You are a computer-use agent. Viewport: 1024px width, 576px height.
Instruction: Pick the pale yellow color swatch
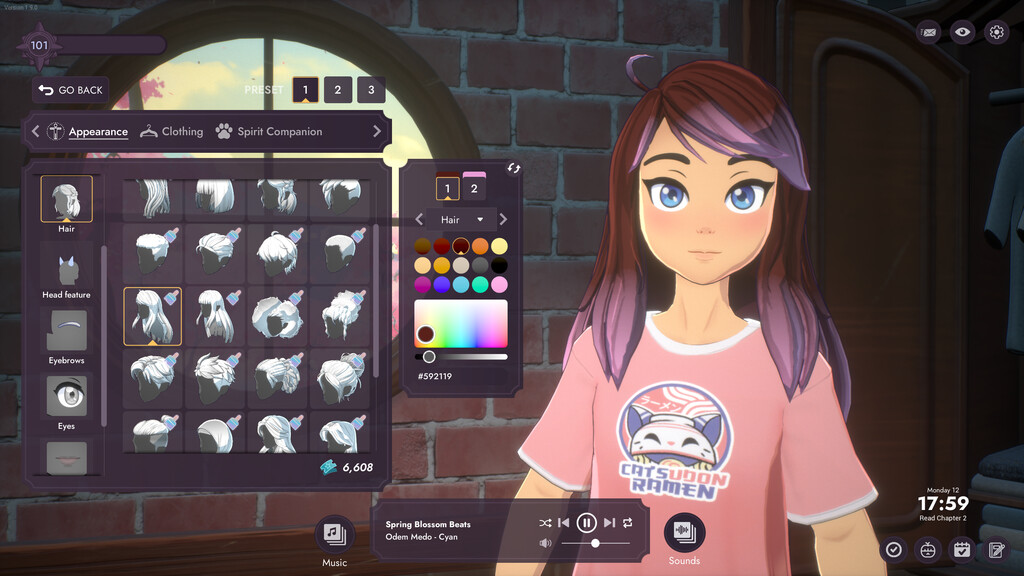coord(499,246)
